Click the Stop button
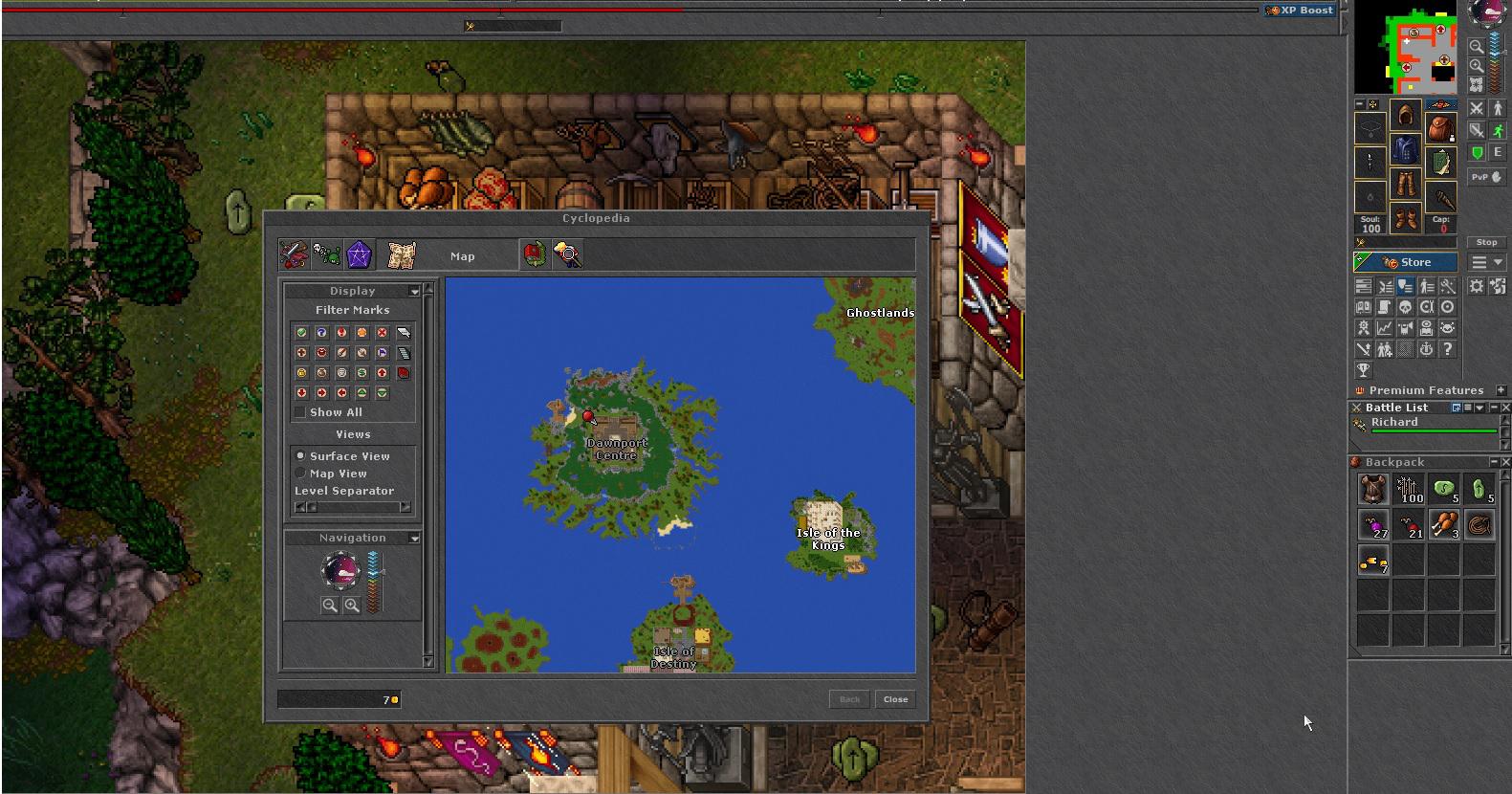This screenshot has width=1512, height=794. [x=1486, y=242]
